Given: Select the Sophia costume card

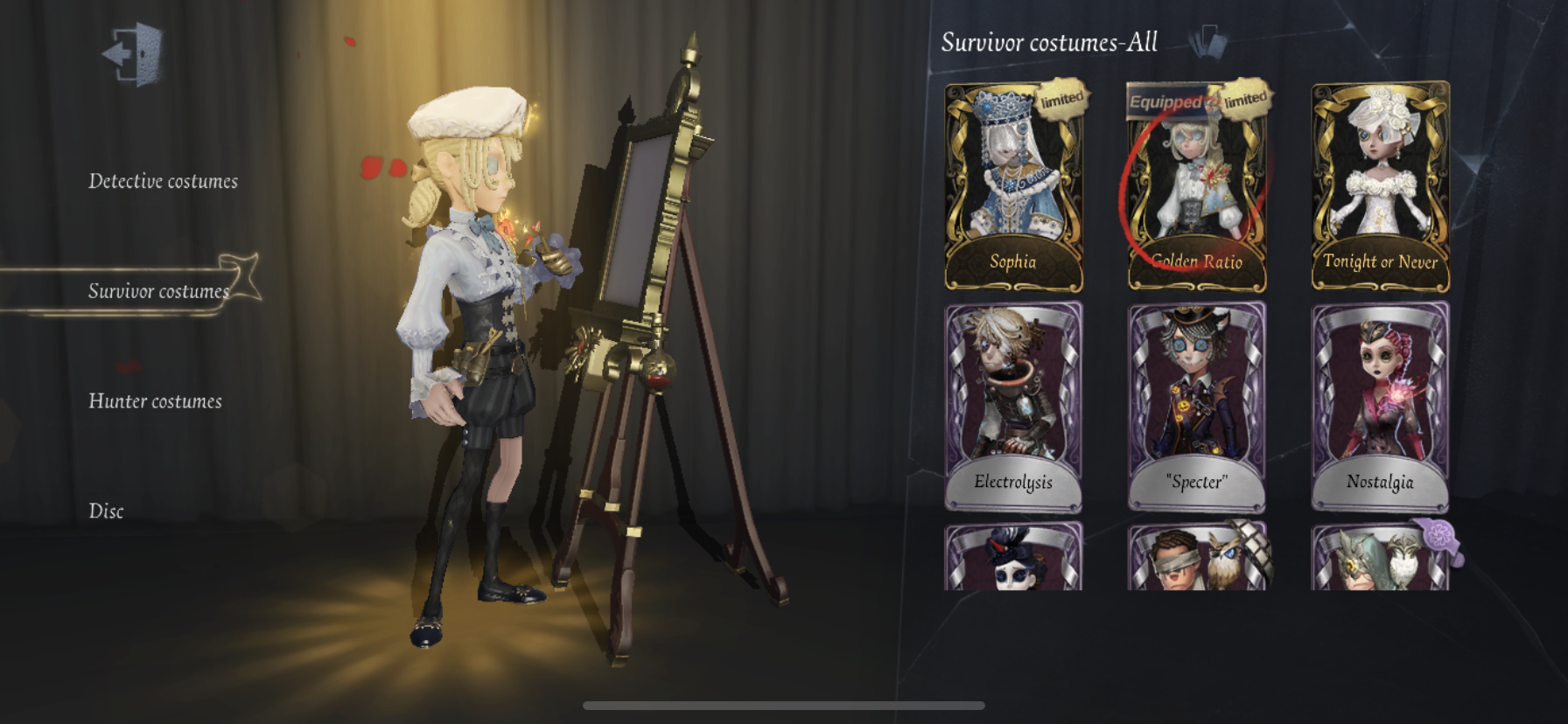Looking at the screenshot, I should [1013, 187].
